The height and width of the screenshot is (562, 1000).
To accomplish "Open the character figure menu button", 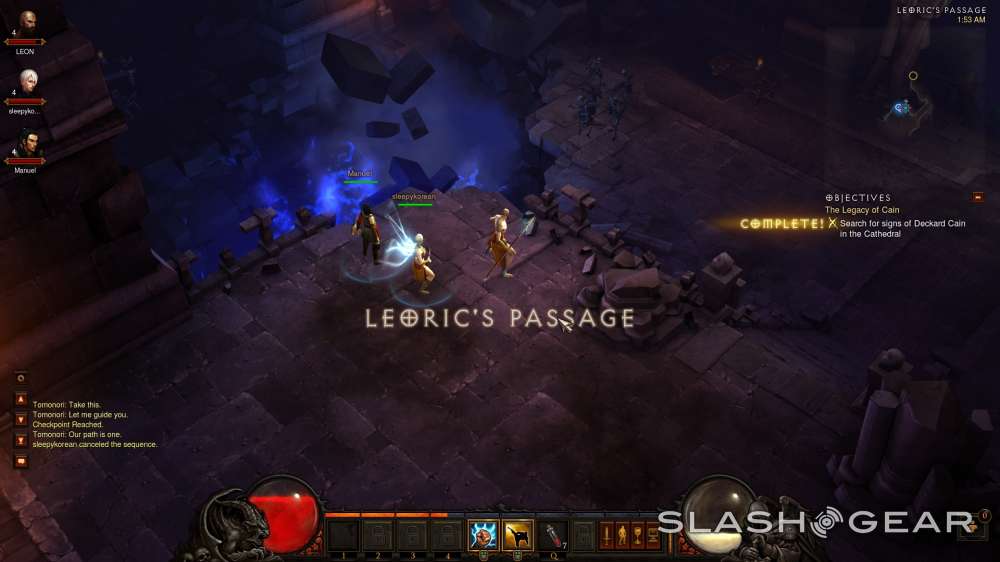I will (x=621, y=536).
